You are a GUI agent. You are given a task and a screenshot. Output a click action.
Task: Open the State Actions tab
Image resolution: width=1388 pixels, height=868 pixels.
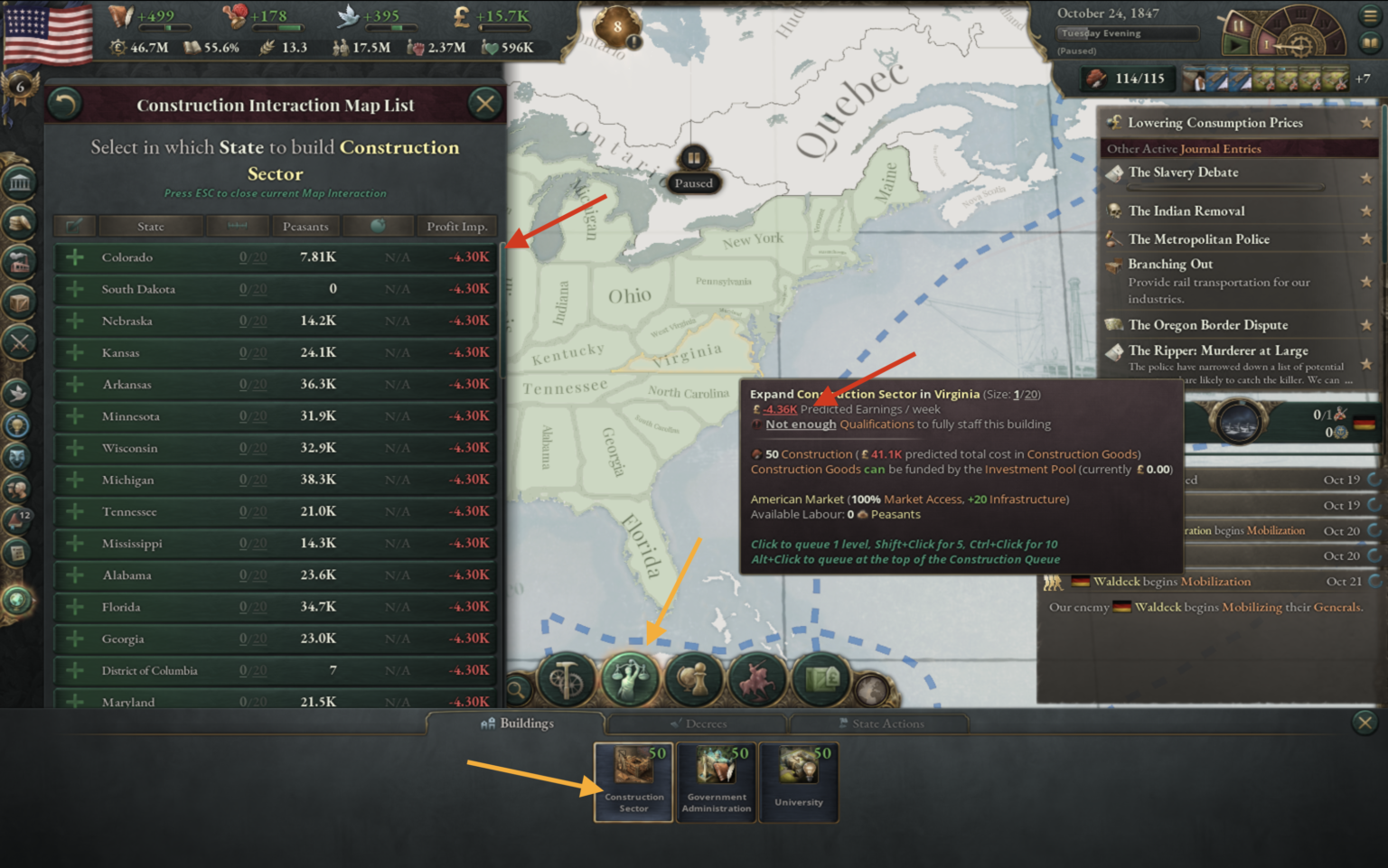(881, 723)
